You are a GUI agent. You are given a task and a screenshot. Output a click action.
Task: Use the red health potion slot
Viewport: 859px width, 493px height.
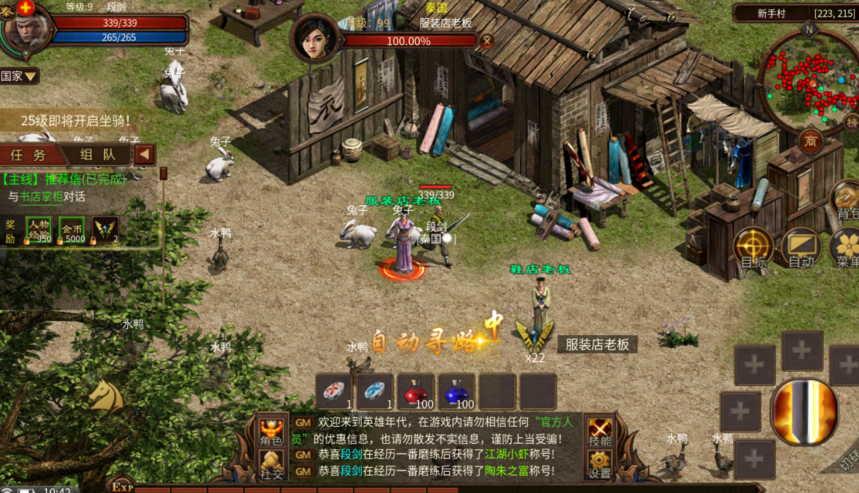point(416,391)
